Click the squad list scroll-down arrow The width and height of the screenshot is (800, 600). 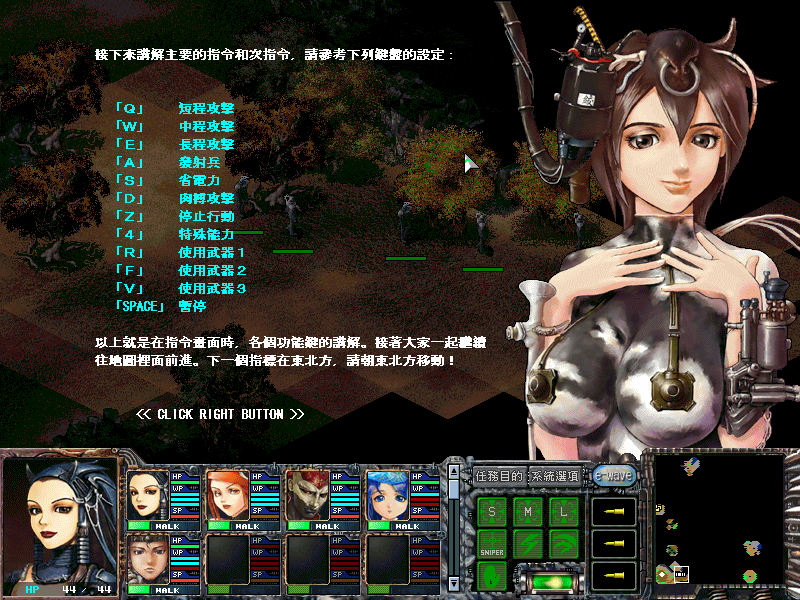point(453,582)
